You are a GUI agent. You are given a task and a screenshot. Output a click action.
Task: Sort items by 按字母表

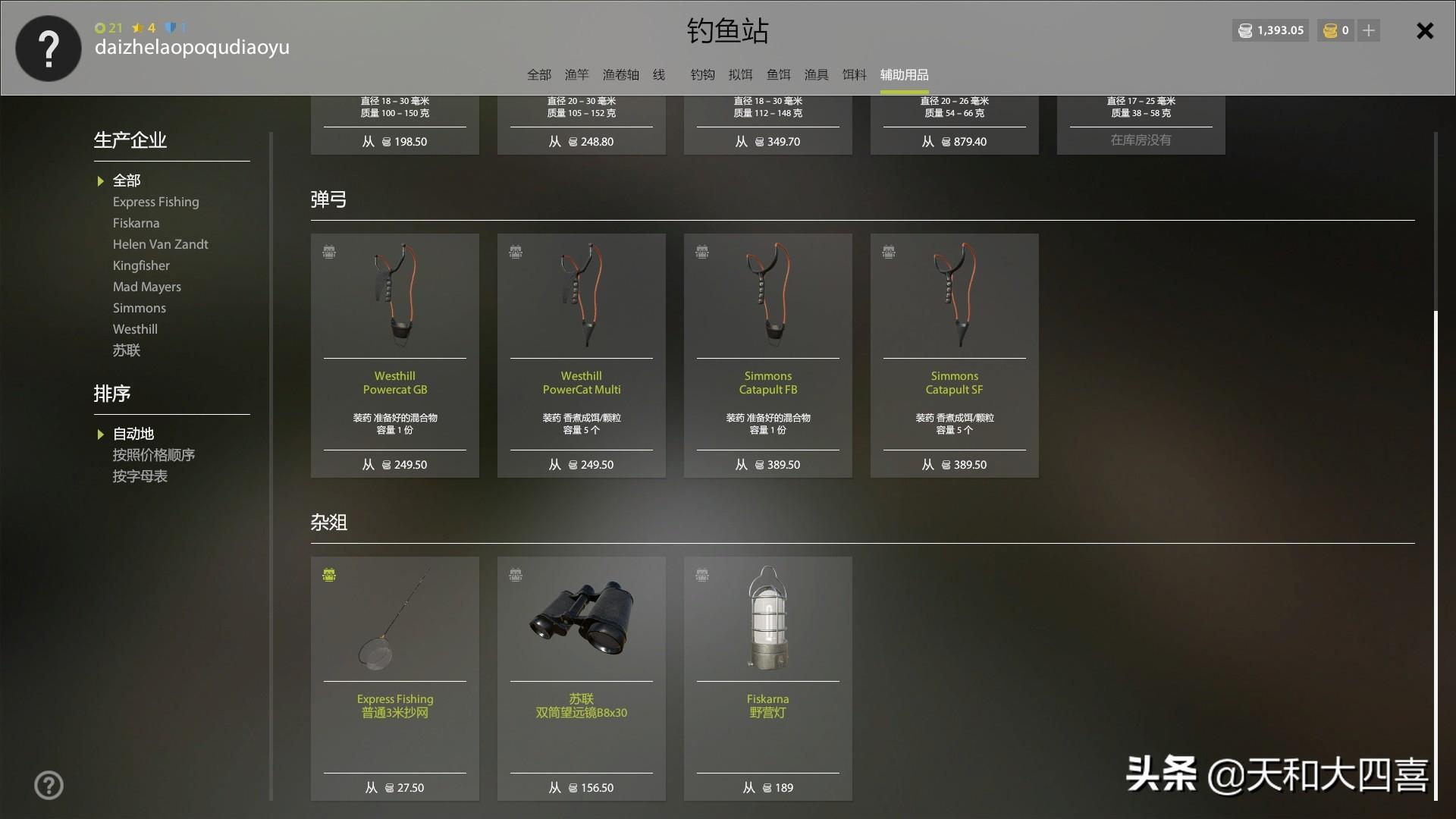click(x=140, y=476)
